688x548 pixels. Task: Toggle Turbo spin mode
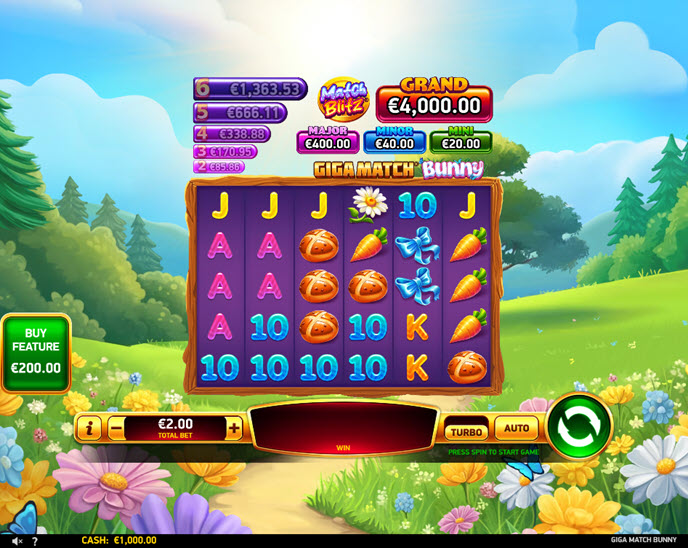[465, 431]
